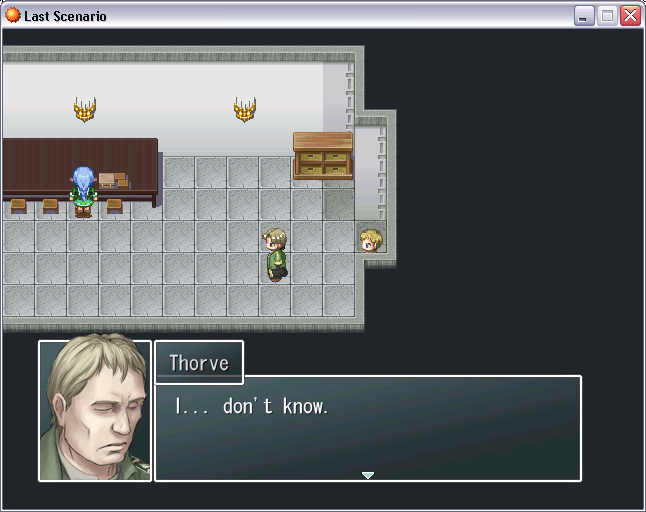
Task: Minimize the Last Scenario window
Action: pyautogui.click(x=584, y=15)
